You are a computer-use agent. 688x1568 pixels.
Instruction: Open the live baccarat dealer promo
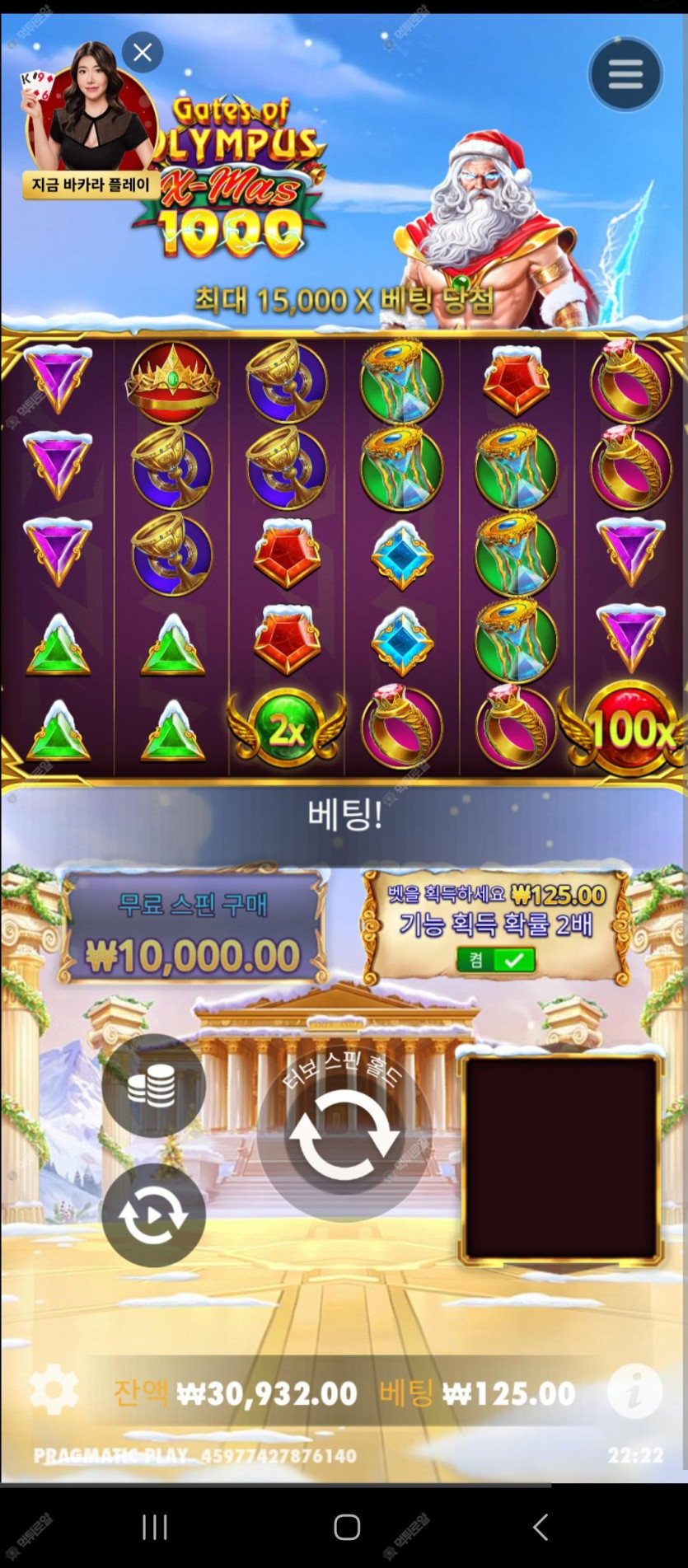[x=89, y=124]
